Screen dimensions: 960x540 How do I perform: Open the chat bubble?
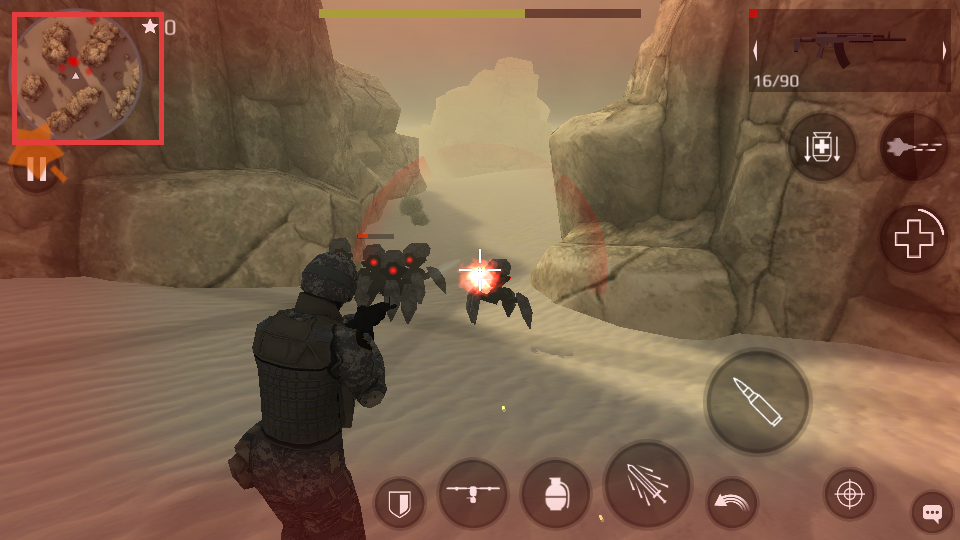pyautogui.click(x=932, y=513)
